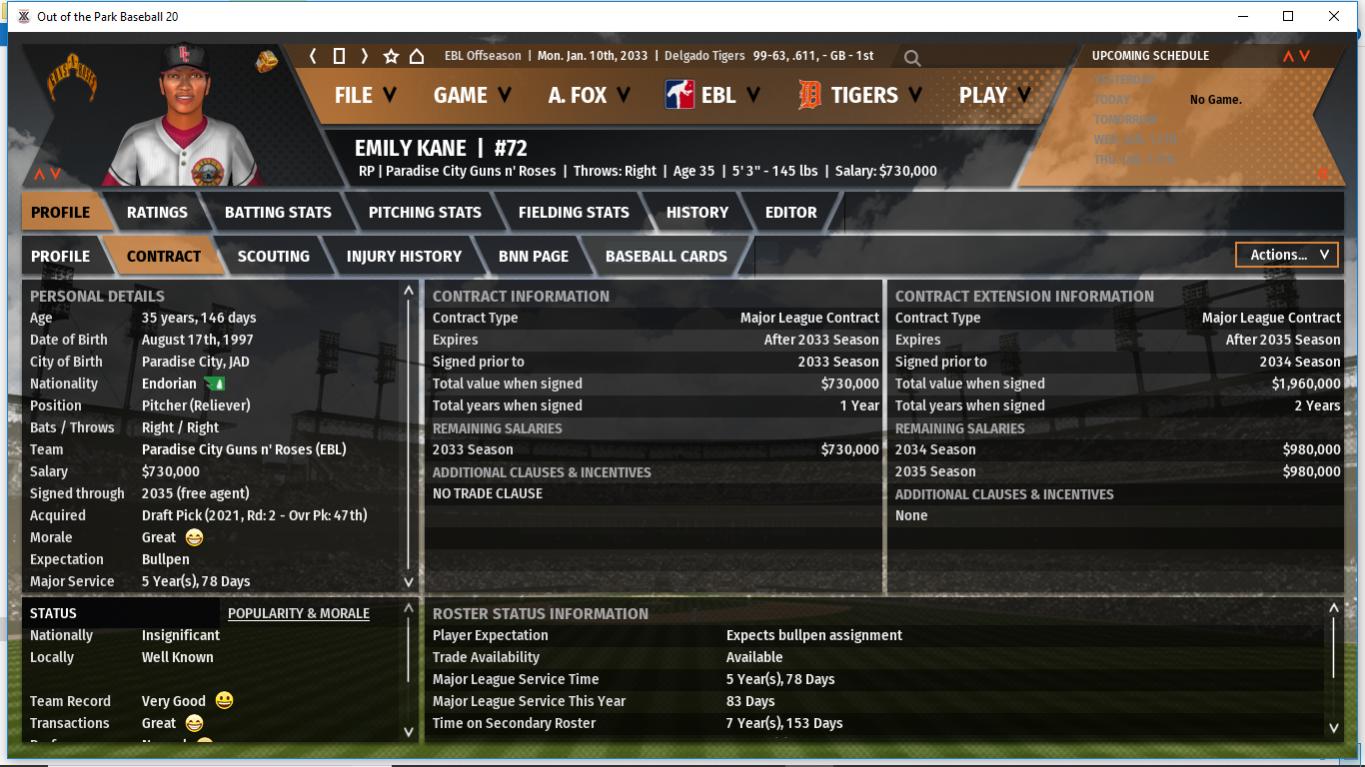Switch to the BATTING STATS tab
The width and height of the screenshot is (1365, 767).
click(278, 212)
